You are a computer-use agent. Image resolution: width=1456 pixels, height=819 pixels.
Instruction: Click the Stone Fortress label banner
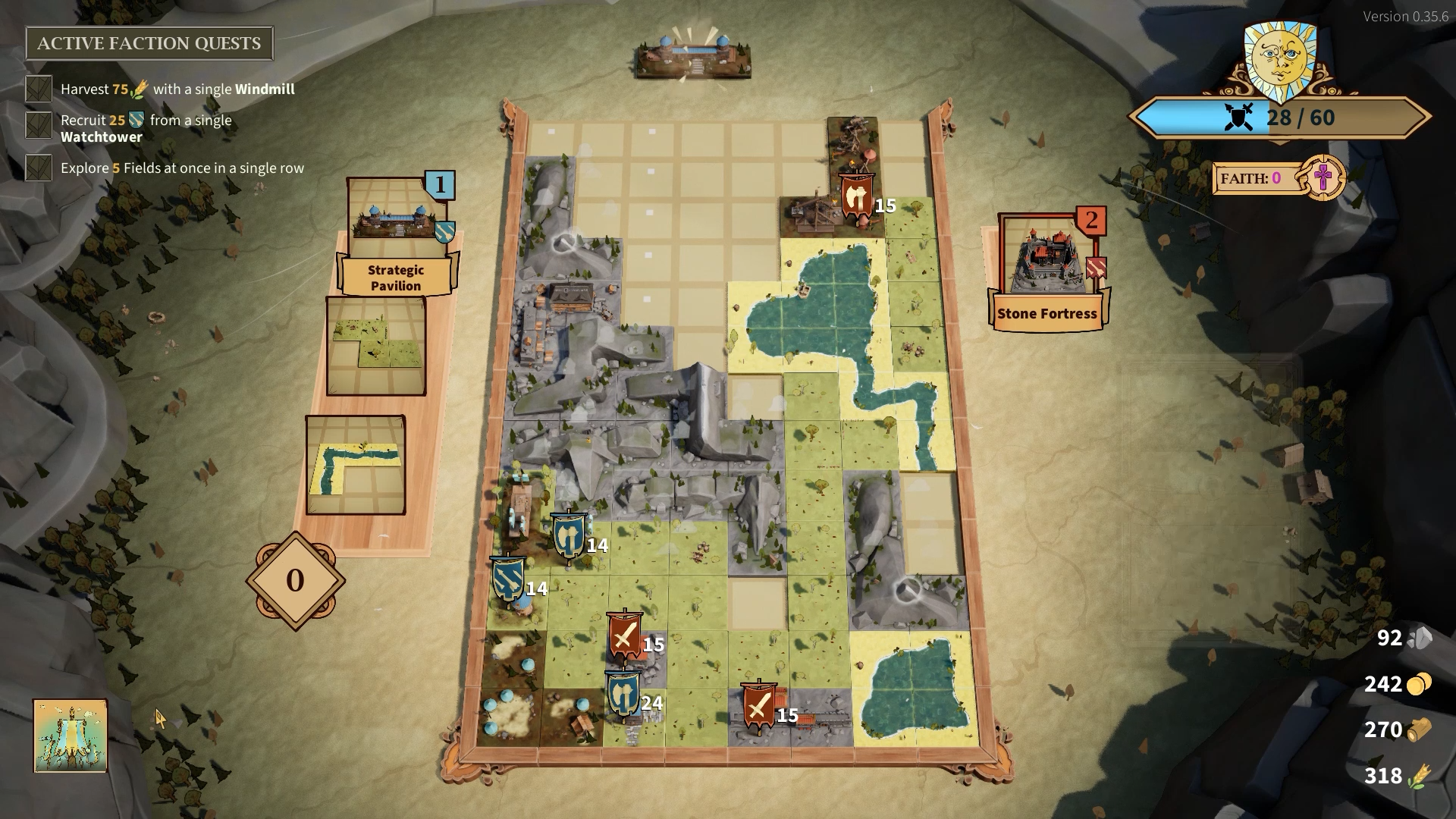click(x=1048, y=312)
